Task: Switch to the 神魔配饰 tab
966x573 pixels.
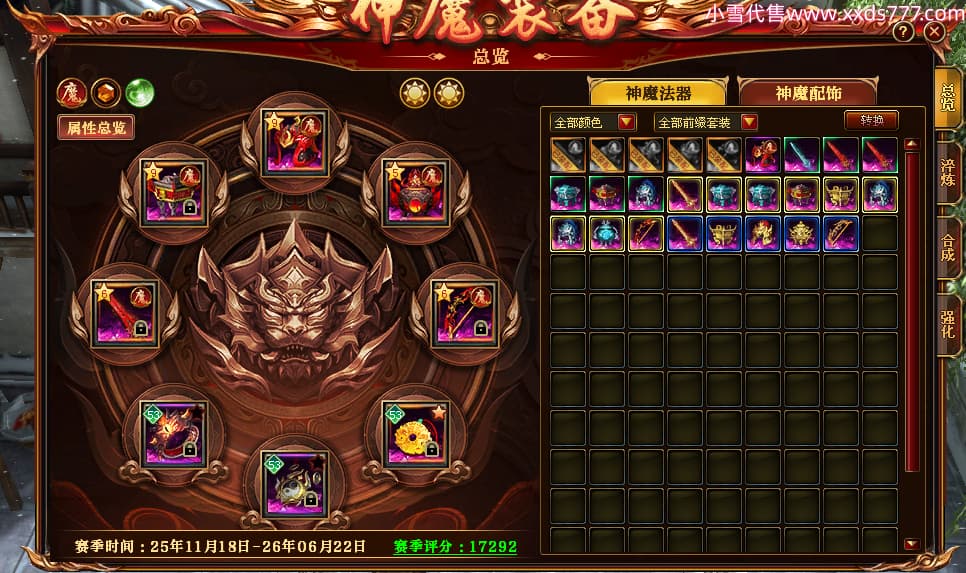Action: click(x=808, y=93)
